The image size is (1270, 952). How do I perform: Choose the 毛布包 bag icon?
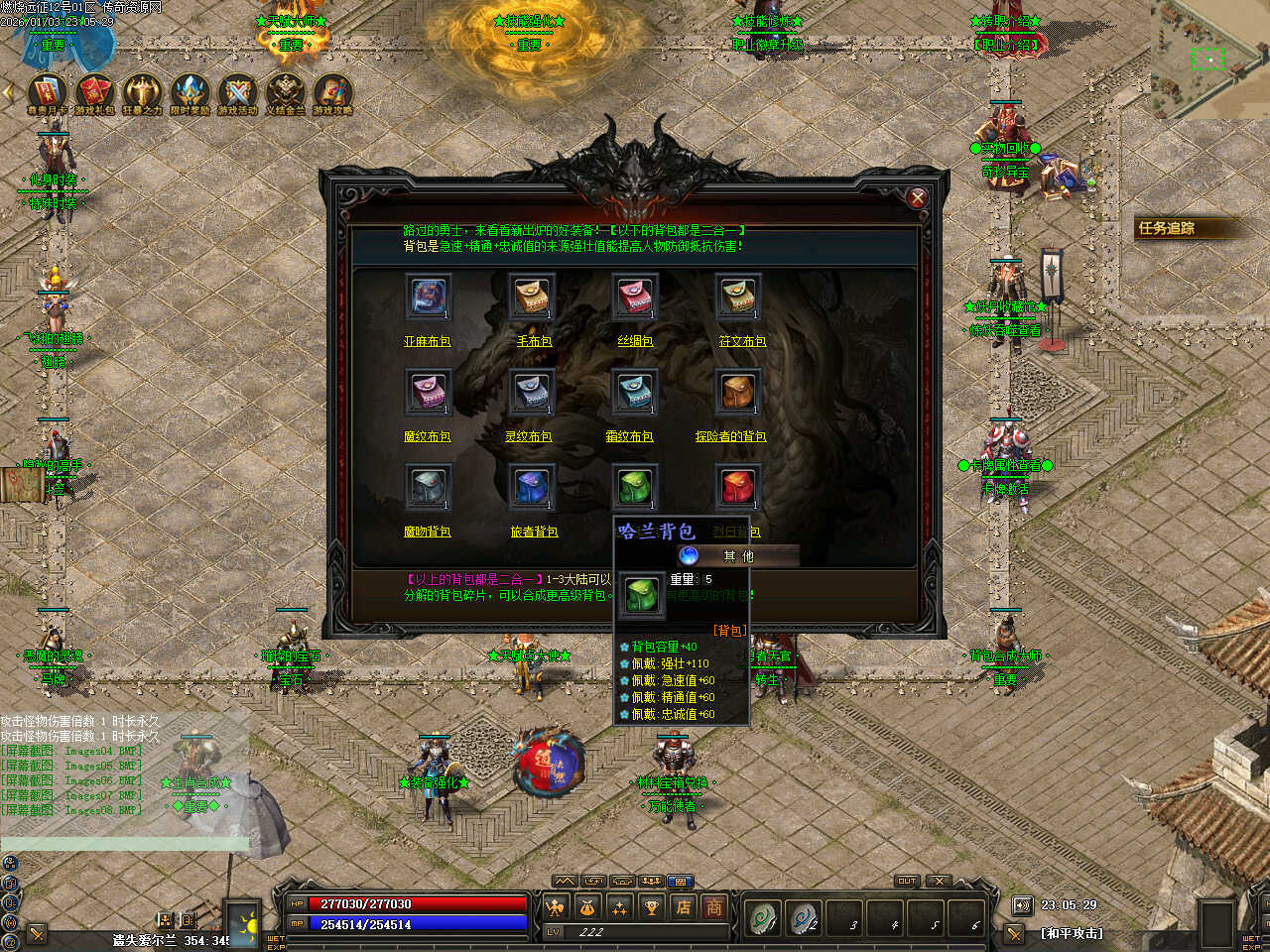tap(531, 297)
